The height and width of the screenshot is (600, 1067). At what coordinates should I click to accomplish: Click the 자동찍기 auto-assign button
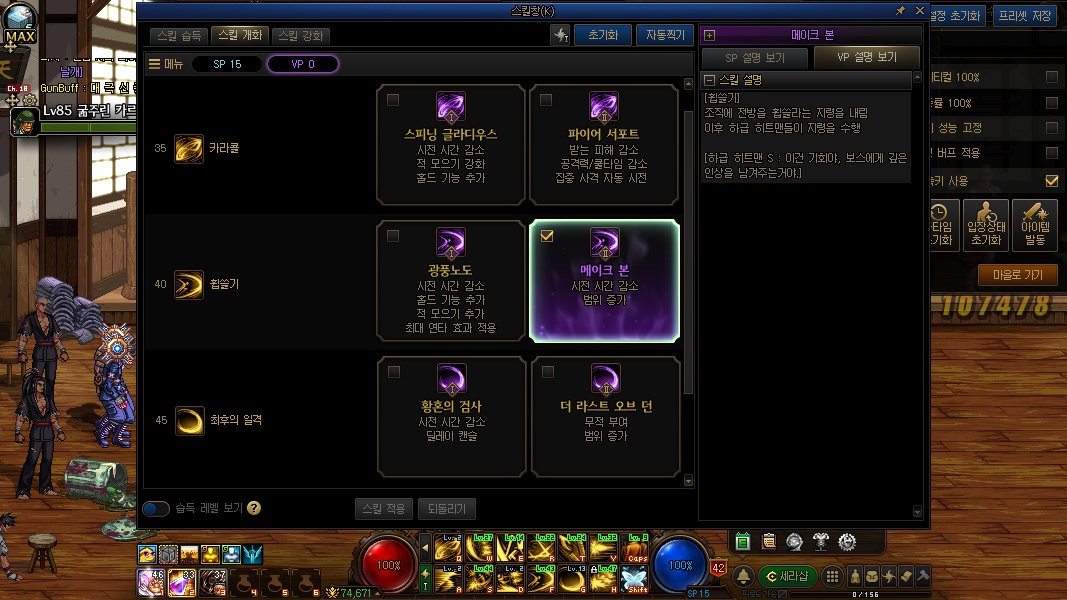point(664,35)
